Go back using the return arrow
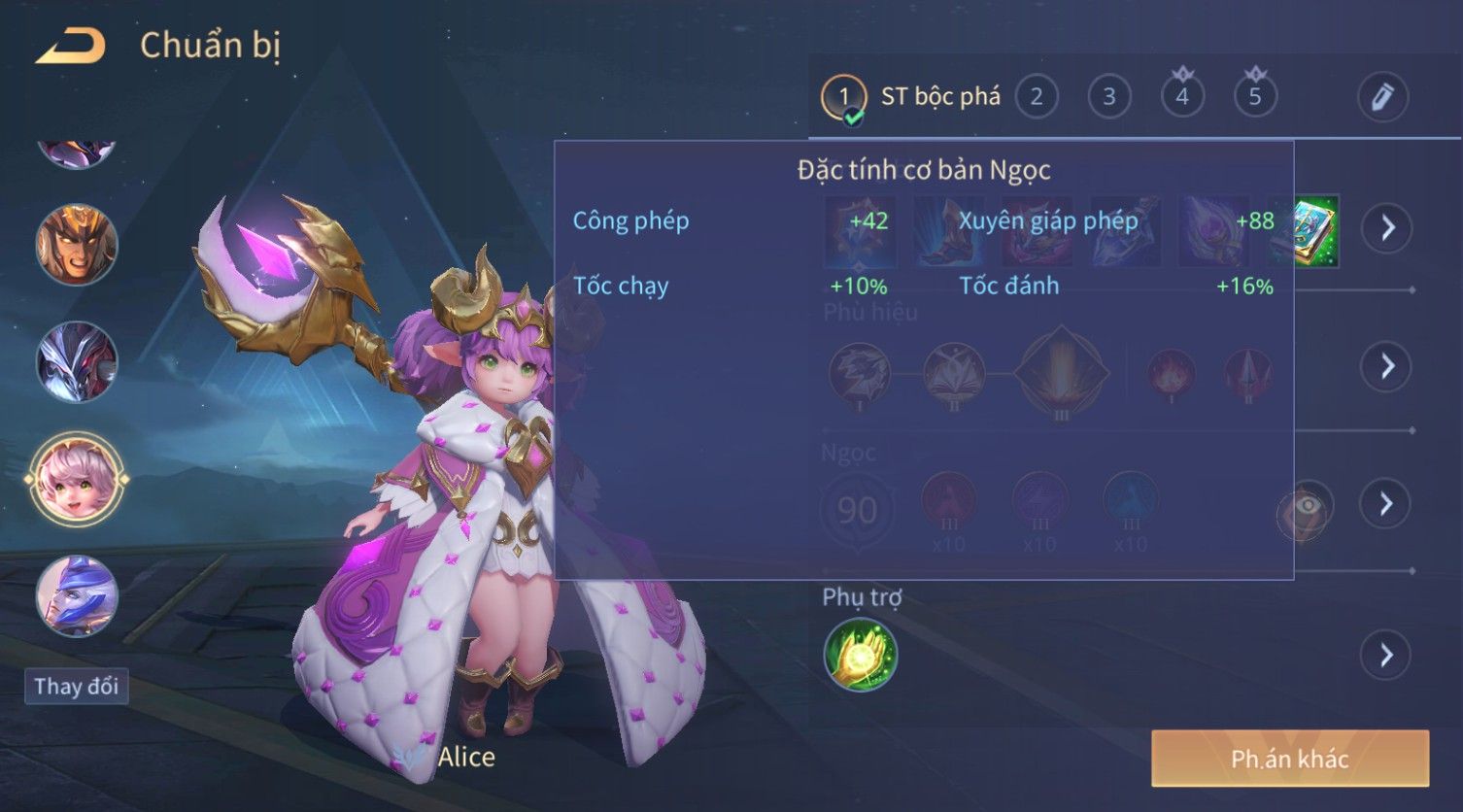This screenshot has height=812, width=1463. (x=70, y=46)
